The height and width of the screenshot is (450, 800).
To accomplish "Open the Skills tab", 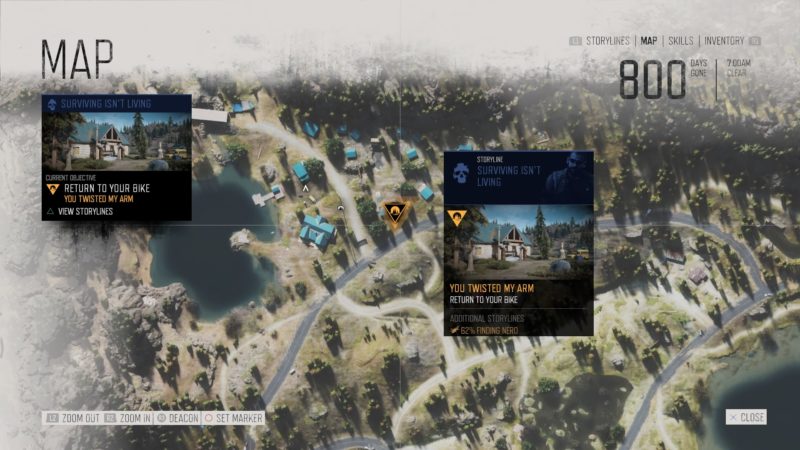I will (680, 41).
